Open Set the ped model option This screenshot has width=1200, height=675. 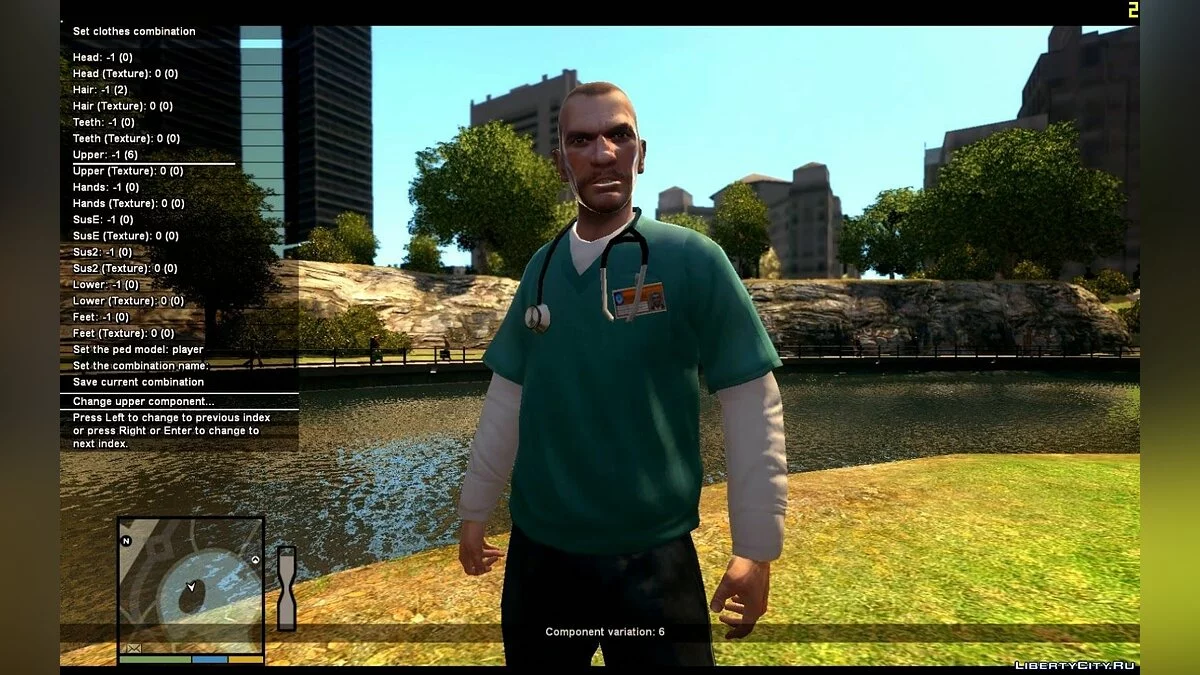pyautogui.click(x=138, y=350)
